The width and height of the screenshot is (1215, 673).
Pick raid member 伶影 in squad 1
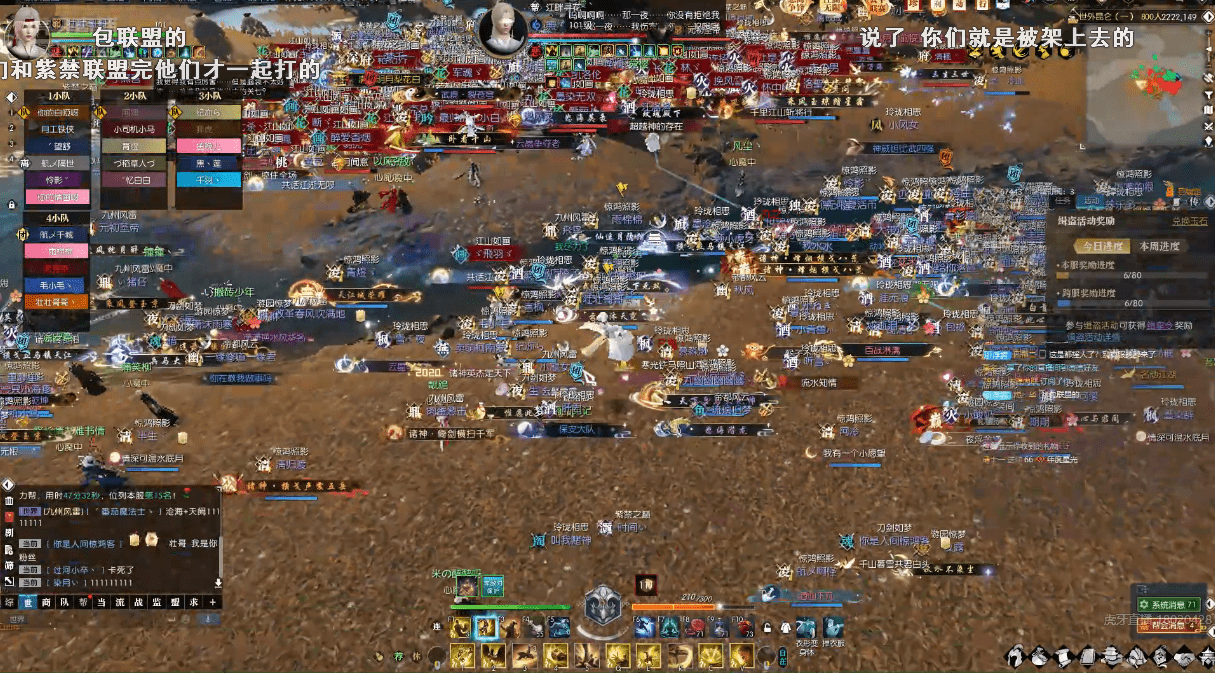click(54, 180)
